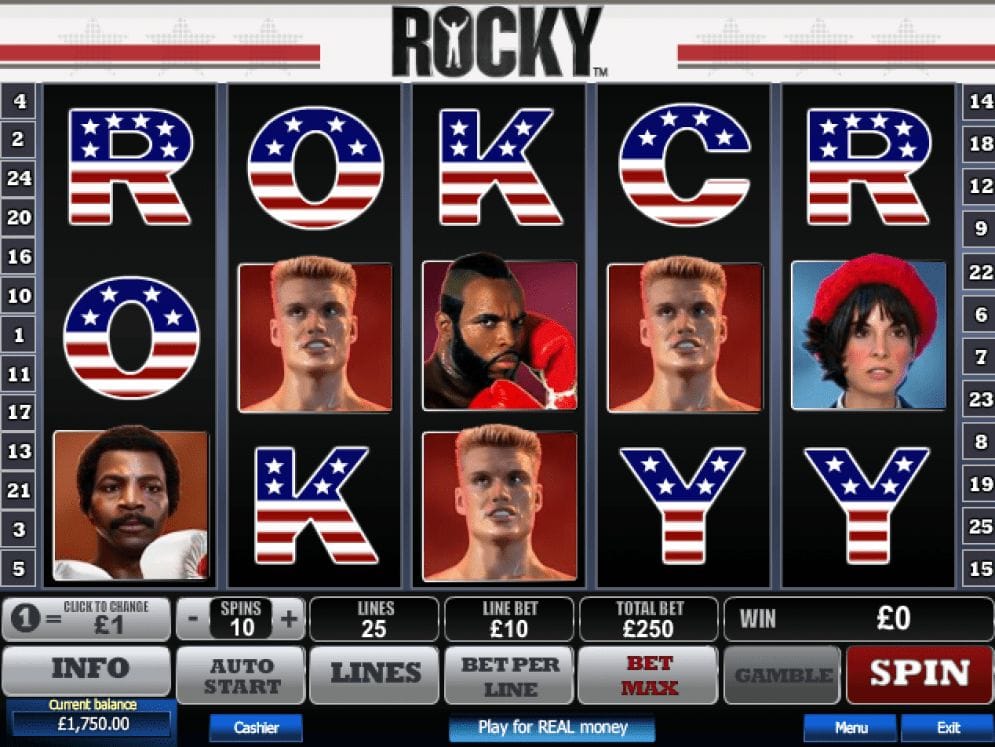Pick payline number 22 marker
Viewport: 995px width, 747px height.
coord(980,272)
